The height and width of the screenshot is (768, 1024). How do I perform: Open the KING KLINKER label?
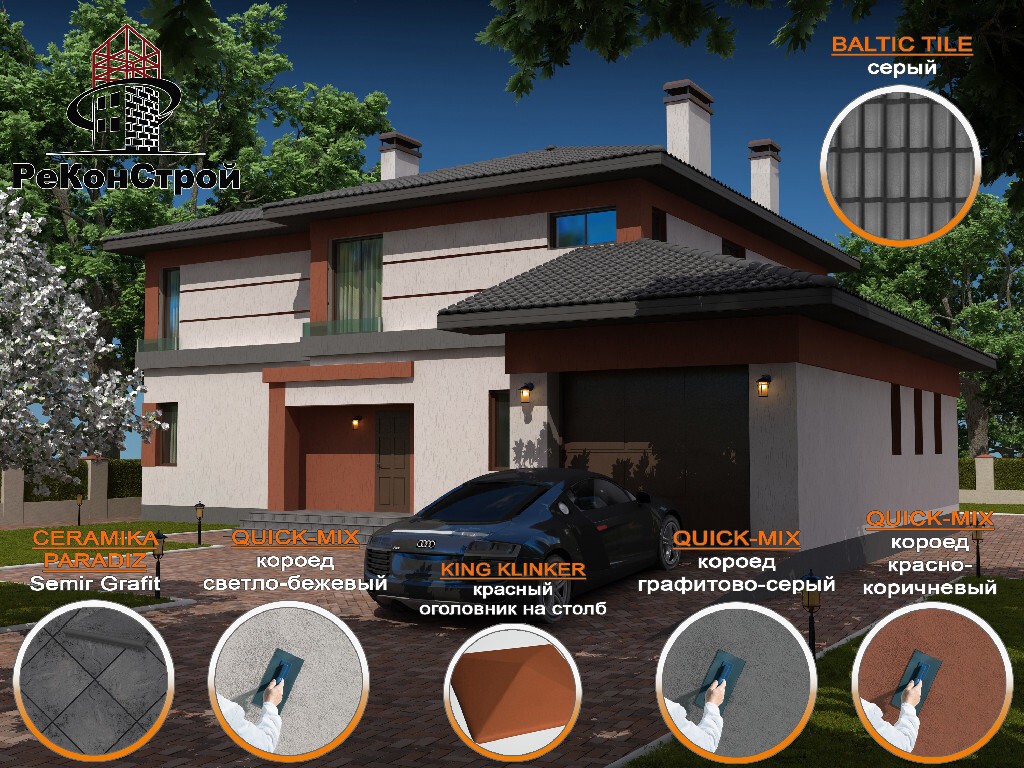click(x=513, y=569)
